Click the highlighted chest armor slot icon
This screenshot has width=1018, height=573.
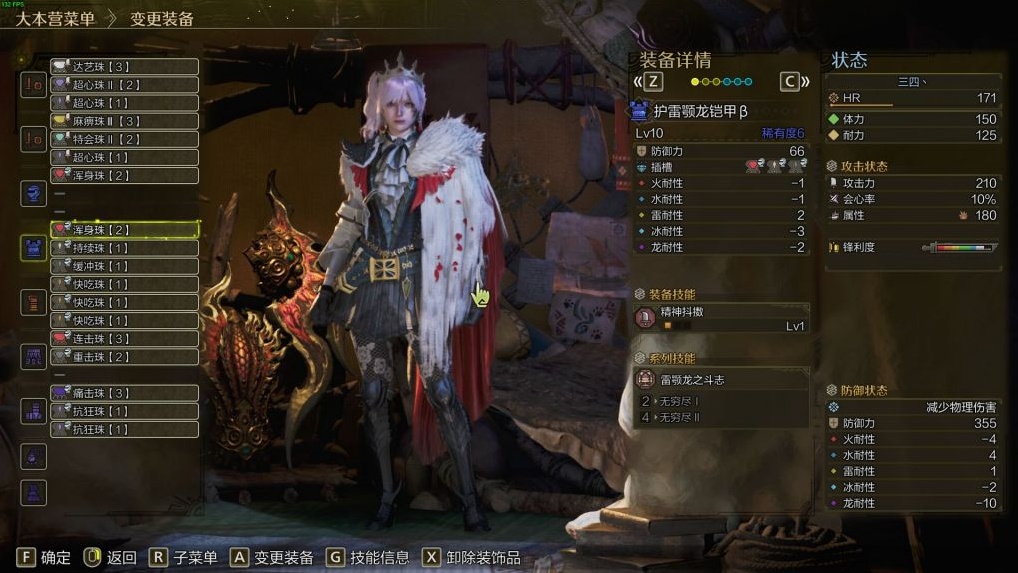click(x=34, y=248)
